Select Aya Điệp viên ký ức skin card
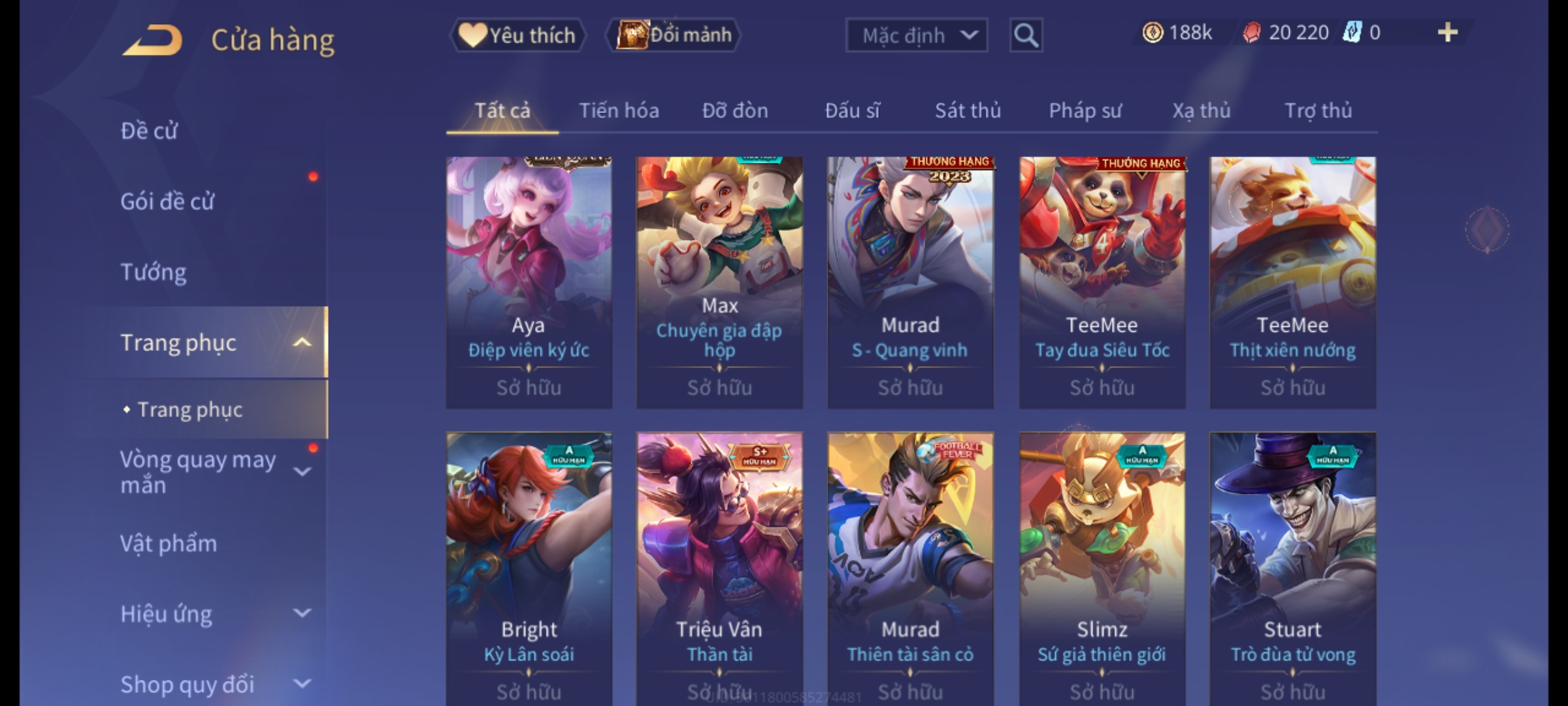Viewport: 1568px width, 706px height. point(529,281)
